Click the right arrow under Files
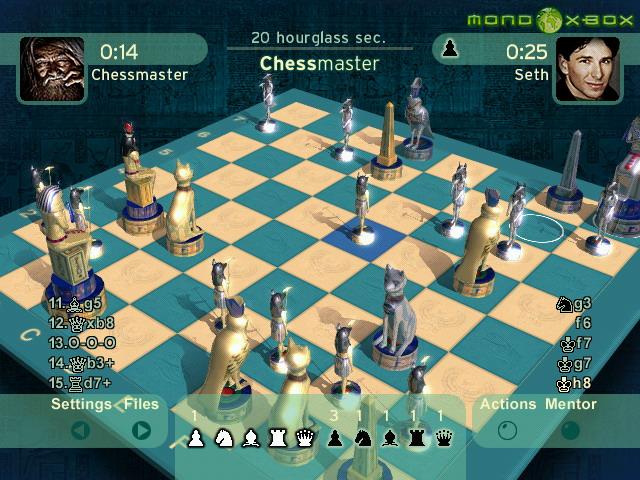Image resolution: width=640 pixels, height=480 pixels. coord(142,431)
